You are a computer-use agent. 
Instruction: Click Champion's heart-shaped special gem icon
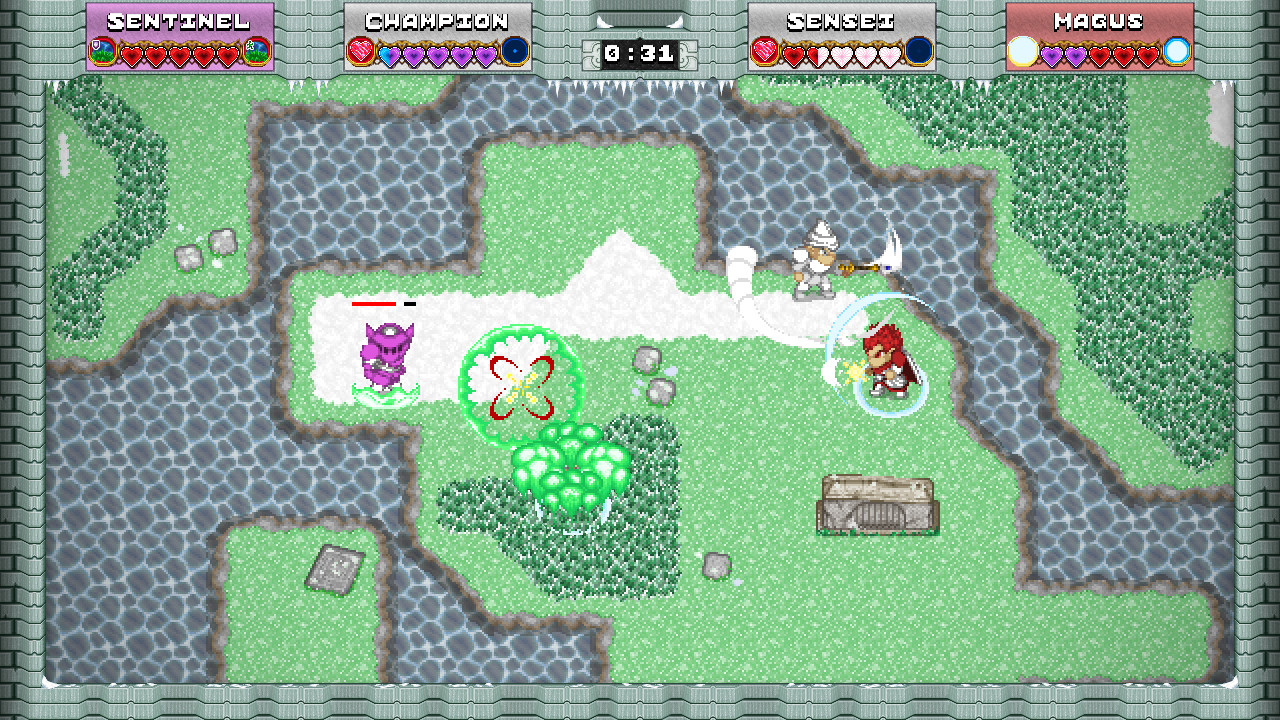360,50
